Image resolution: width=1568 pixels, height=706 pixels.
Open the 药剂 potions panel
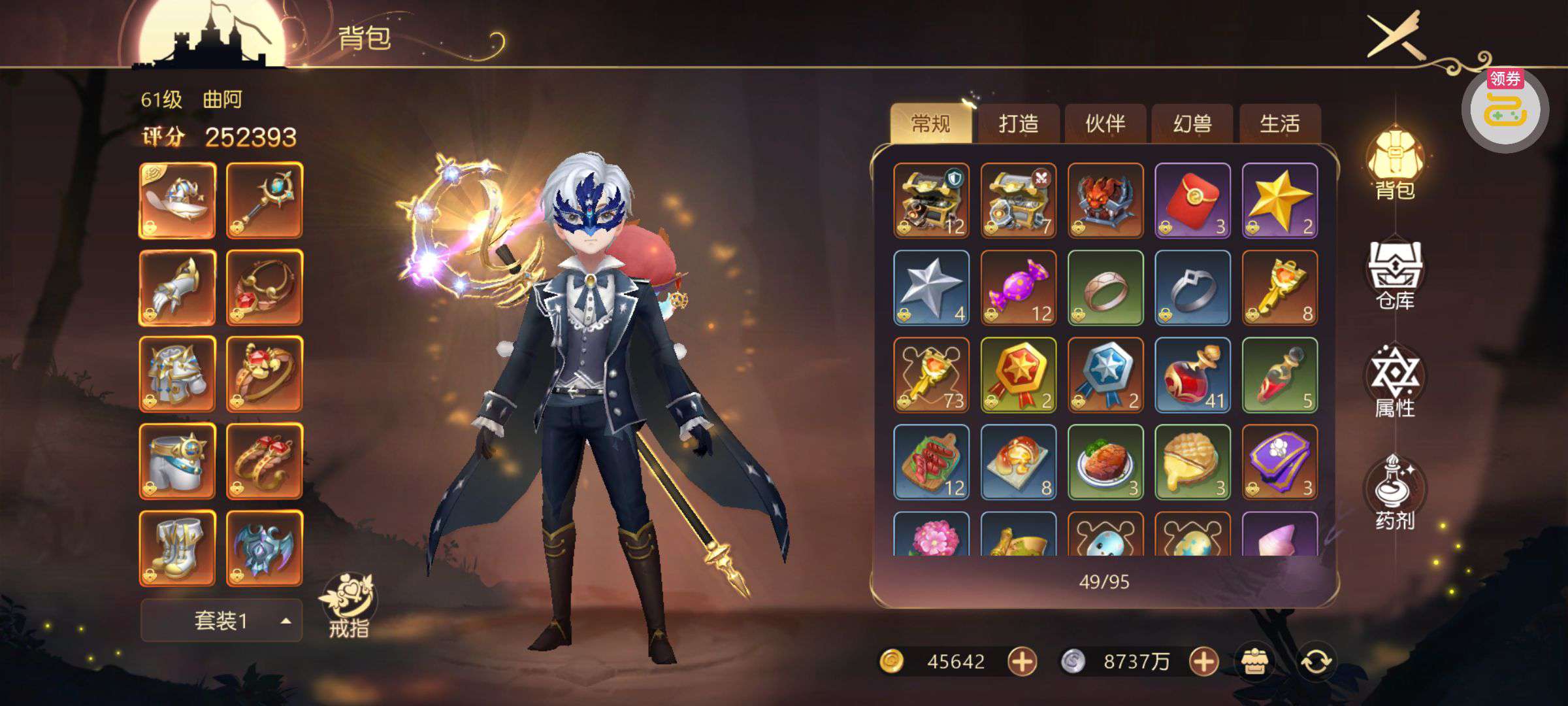(x=1395, y=494)
